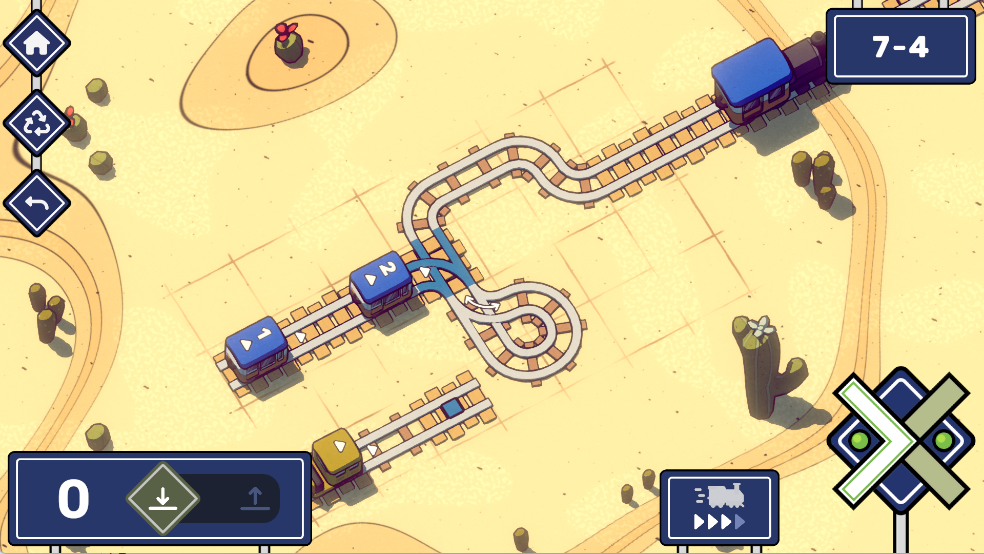
Task: Restart the level with the recycle arrows button
Action: pyautogui.click(x=37, y=123)
